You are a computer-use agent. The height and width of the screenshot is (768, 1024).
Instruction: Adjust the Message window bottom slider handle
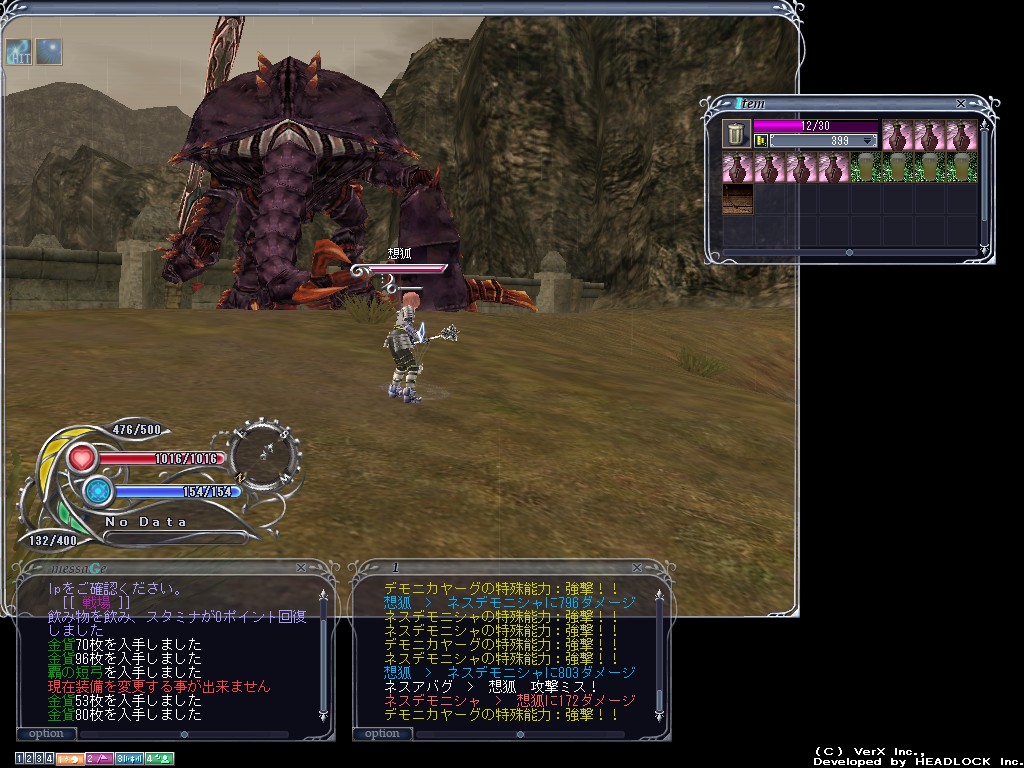(184, 733)
